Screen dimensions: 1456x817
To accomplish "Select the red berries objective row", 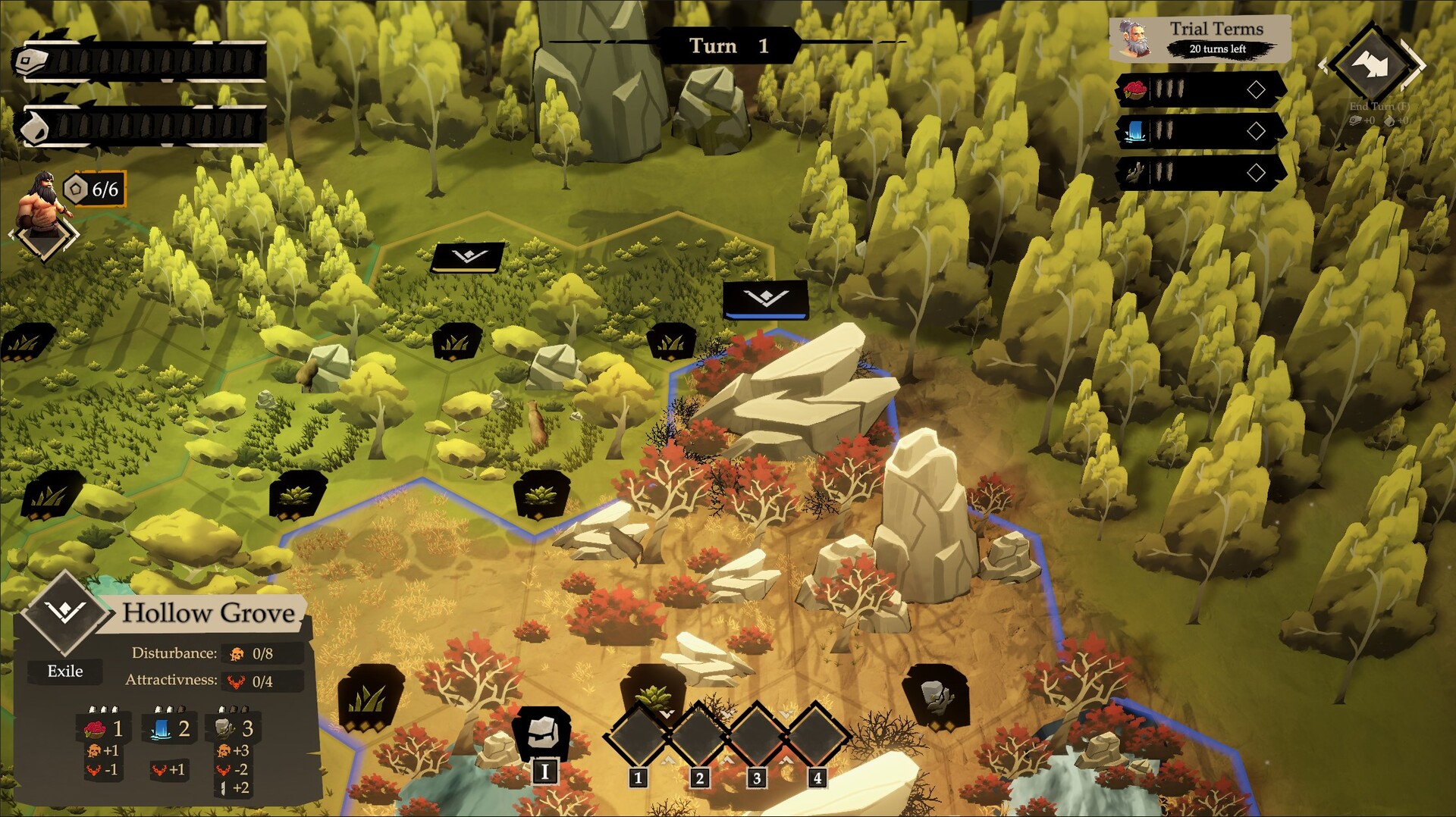I will tap(1200, 90).
